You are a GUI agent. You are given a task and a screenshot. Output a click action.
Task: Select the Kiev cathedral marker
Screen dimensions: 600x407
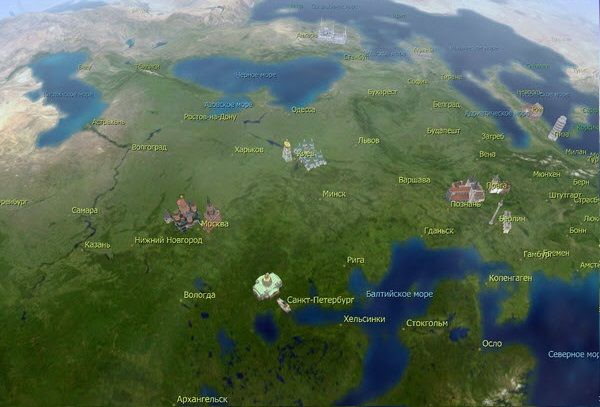309,154
